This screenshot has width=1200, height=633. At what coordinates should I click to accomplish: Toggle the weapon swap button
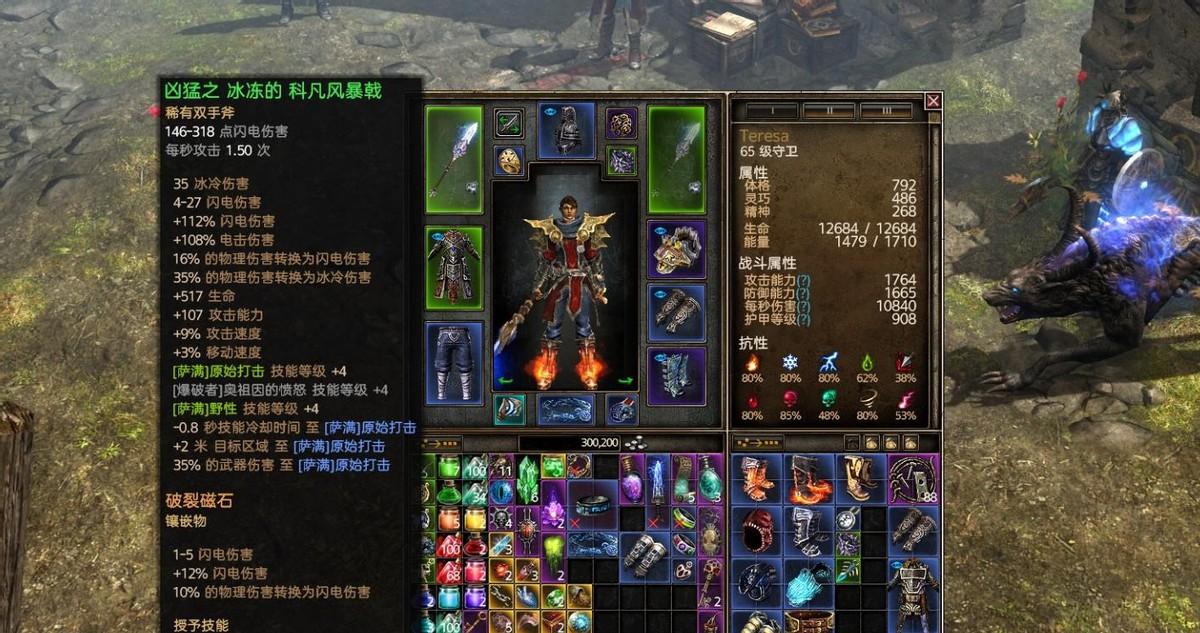click(x=509, y=123)
